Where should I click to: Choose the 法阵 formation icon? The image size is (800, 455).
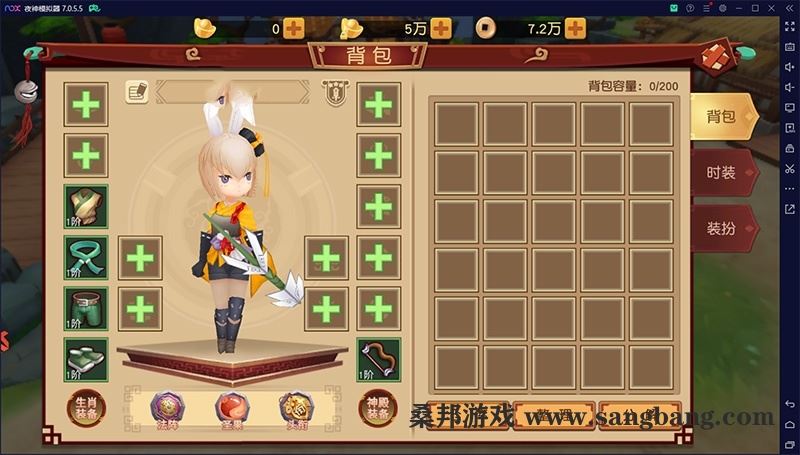pos(167,408)
